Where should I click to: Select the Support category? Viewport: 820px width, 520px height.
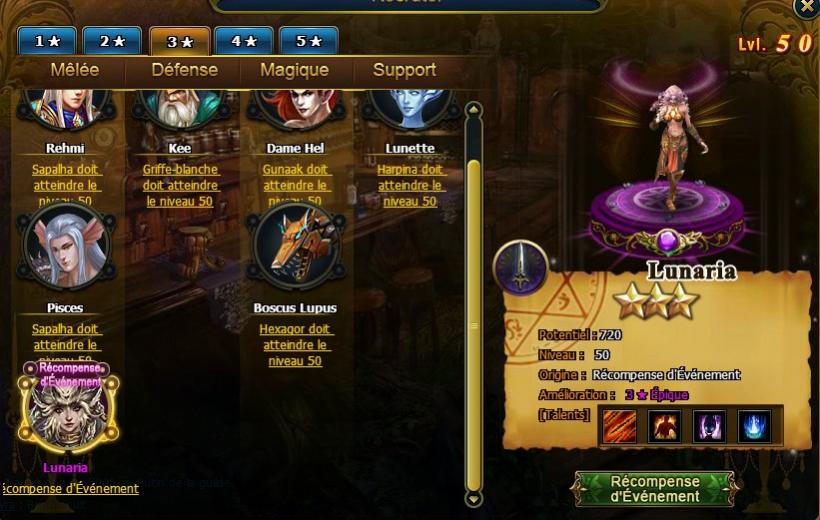(x=404, y=70)
